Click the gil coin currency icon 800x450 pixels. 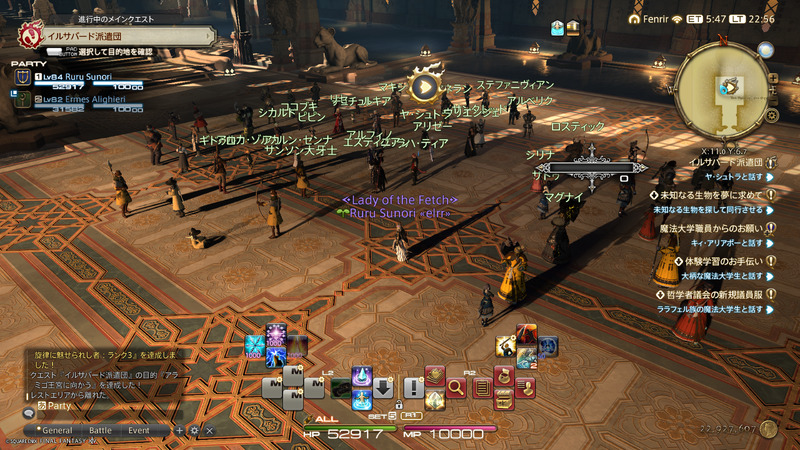pos(768,428)
